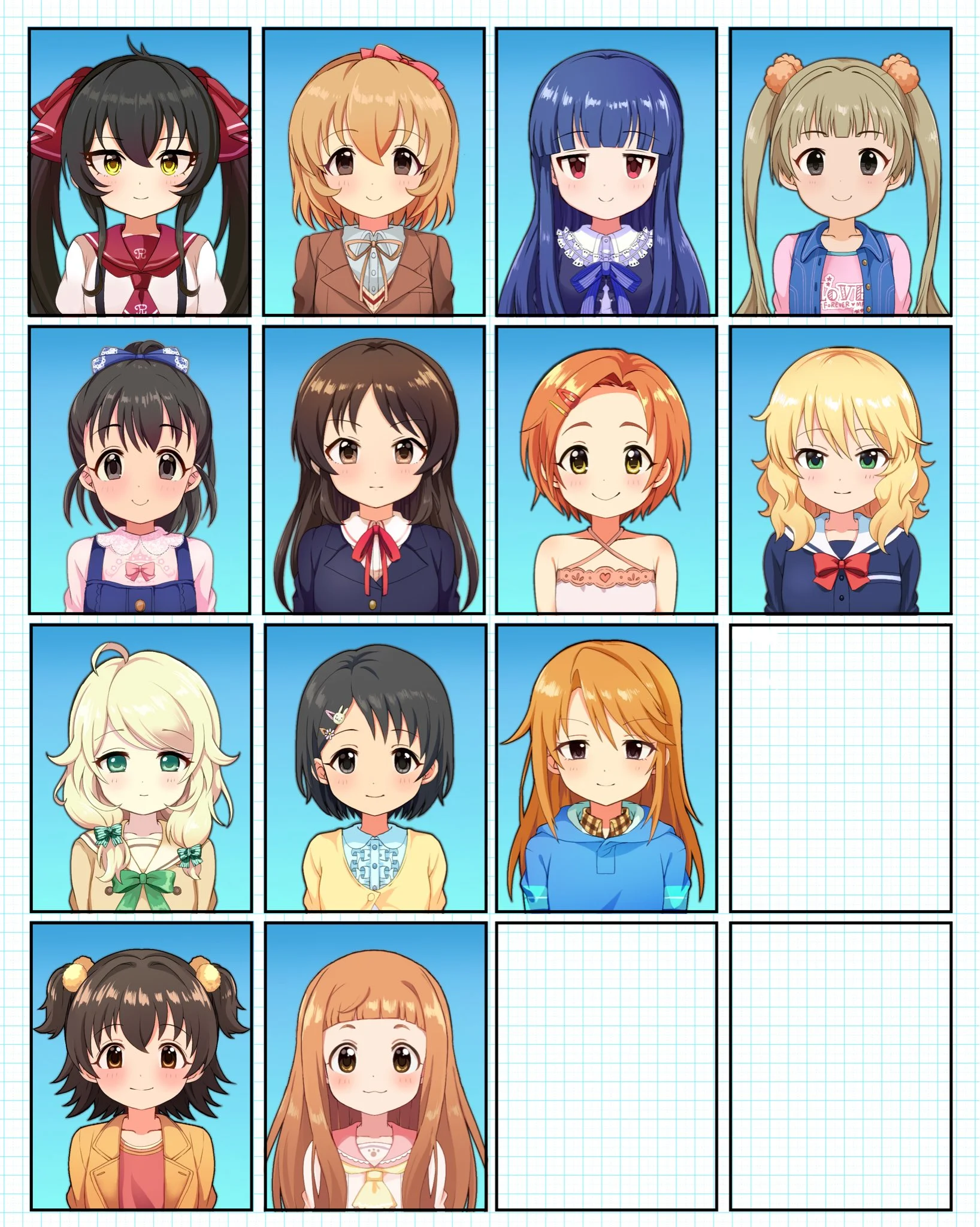Select the girl with yellow pom-poms and orange jacket
This screenshot has width=980, height=1227.
tap(141, 1067)
